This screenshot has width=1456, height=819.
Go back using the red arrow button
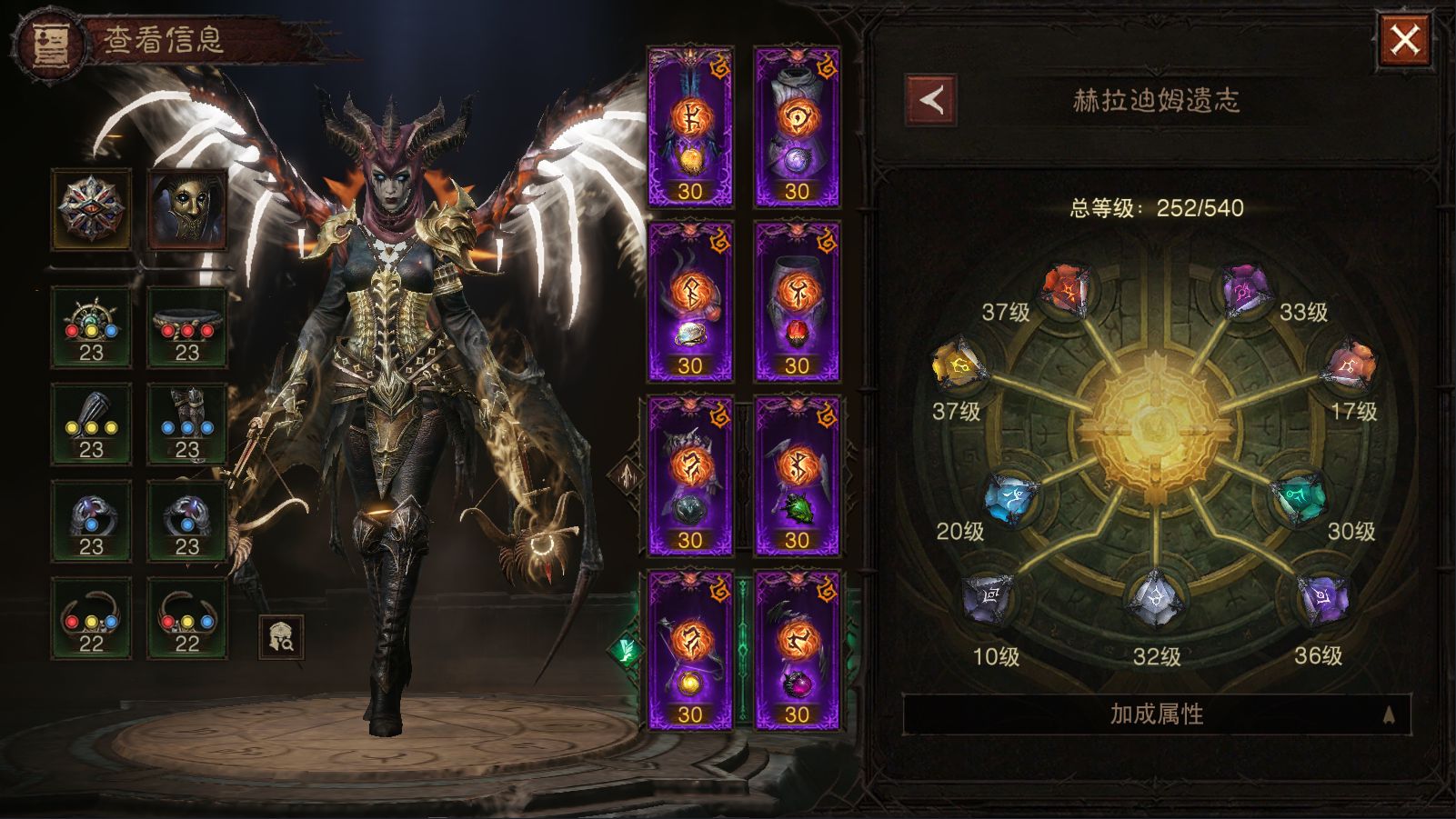pos(930,100)
